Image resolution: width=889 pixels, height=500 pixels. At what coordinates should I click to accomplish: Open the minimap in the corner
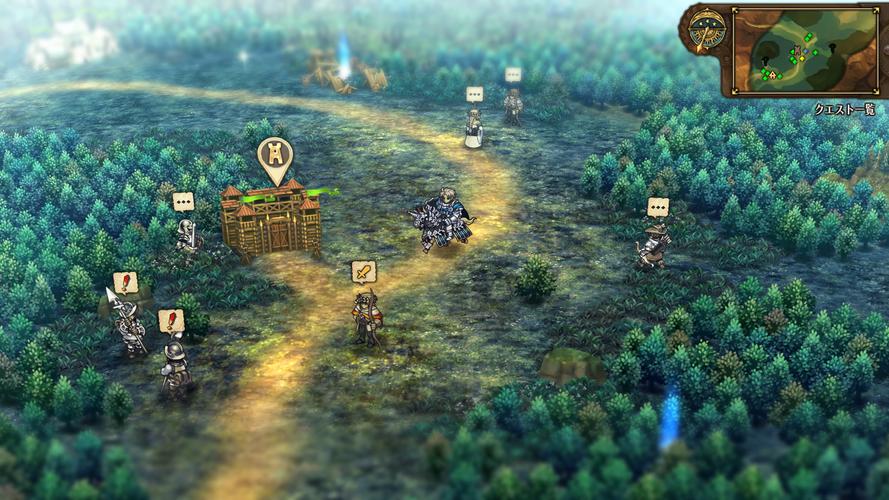click(x=804, y=50)
